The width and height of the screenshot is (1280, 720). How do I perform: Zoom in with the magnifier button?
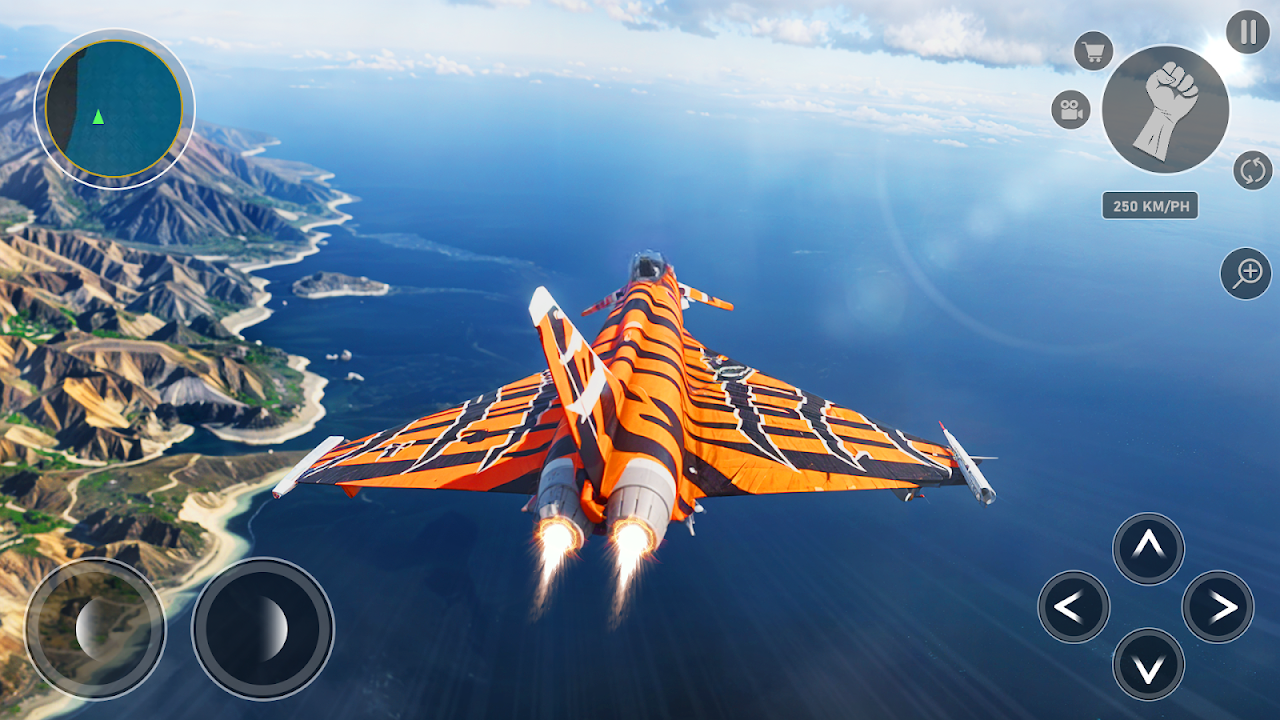(x=1246, y=273)
